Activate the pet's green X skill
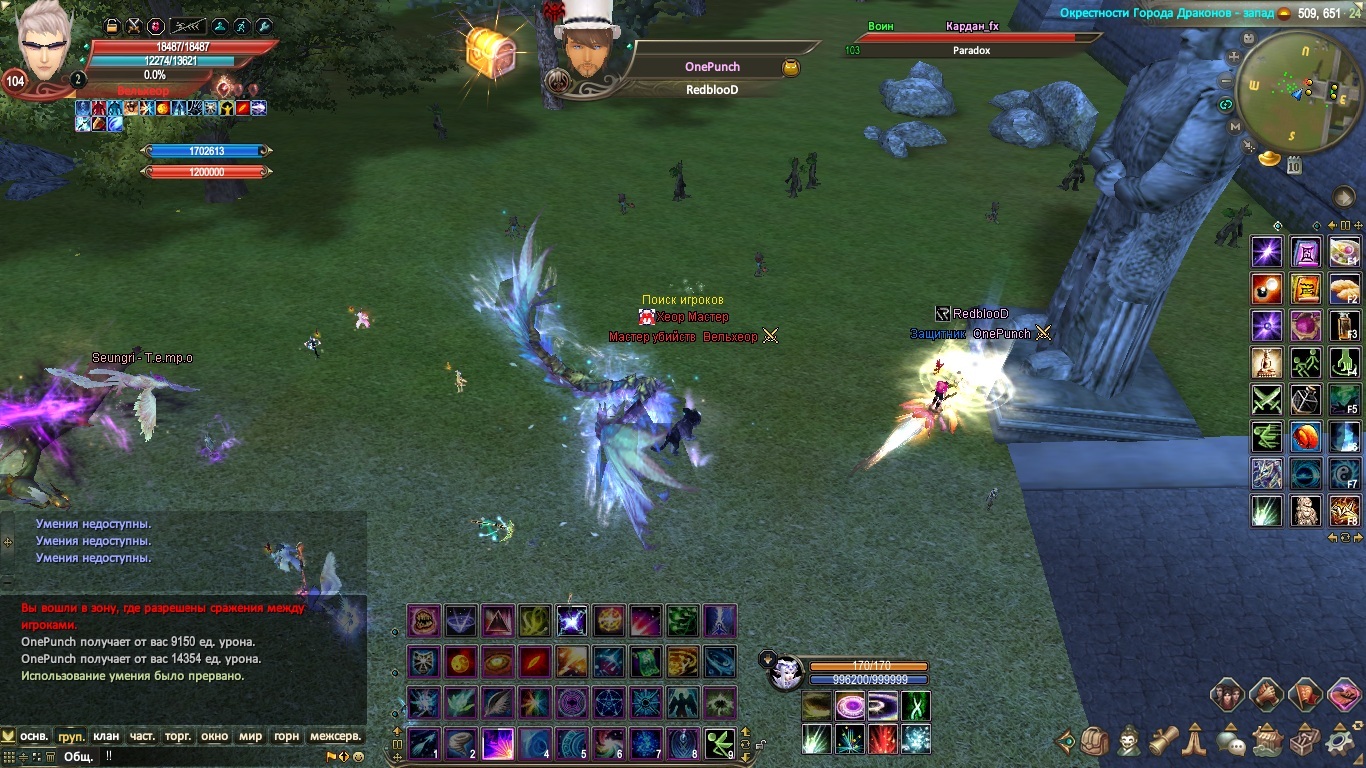 click(x=916, y=706)
